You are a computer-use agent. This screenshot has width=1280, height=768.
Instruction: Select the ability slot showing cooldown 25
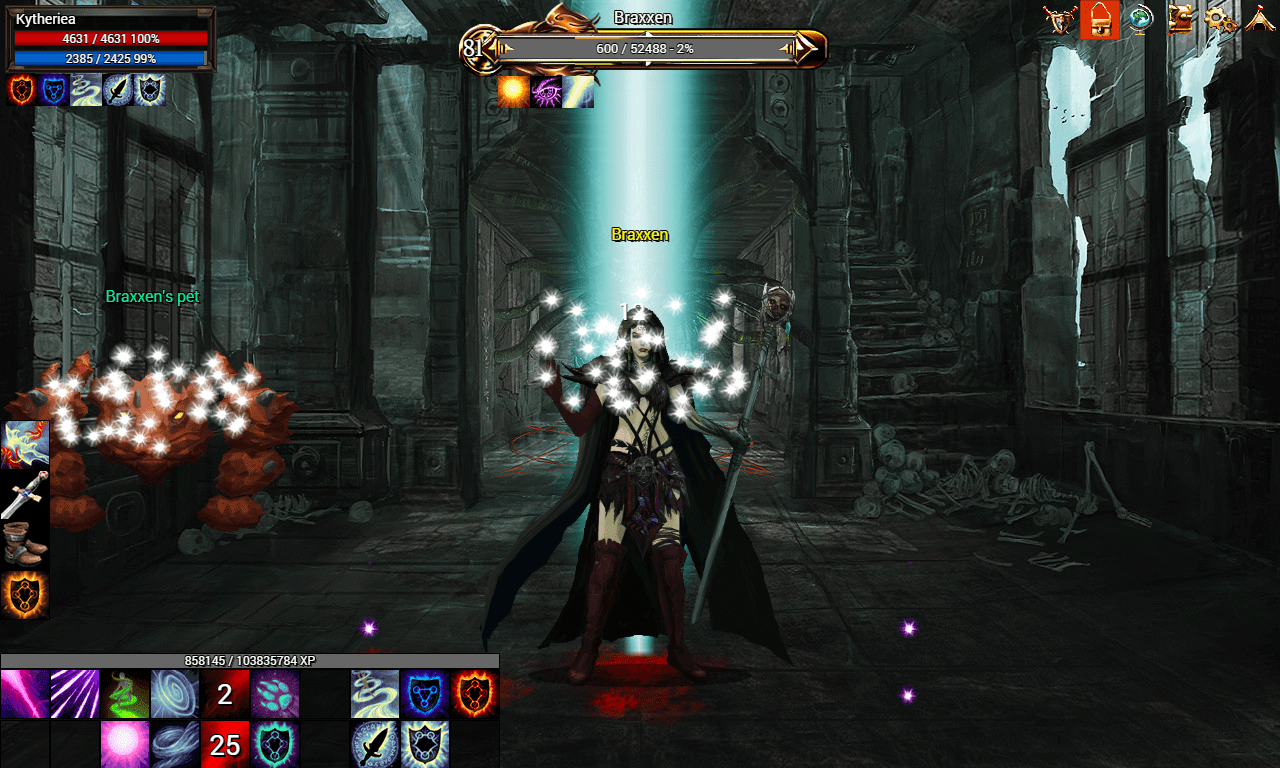point(225,744)
